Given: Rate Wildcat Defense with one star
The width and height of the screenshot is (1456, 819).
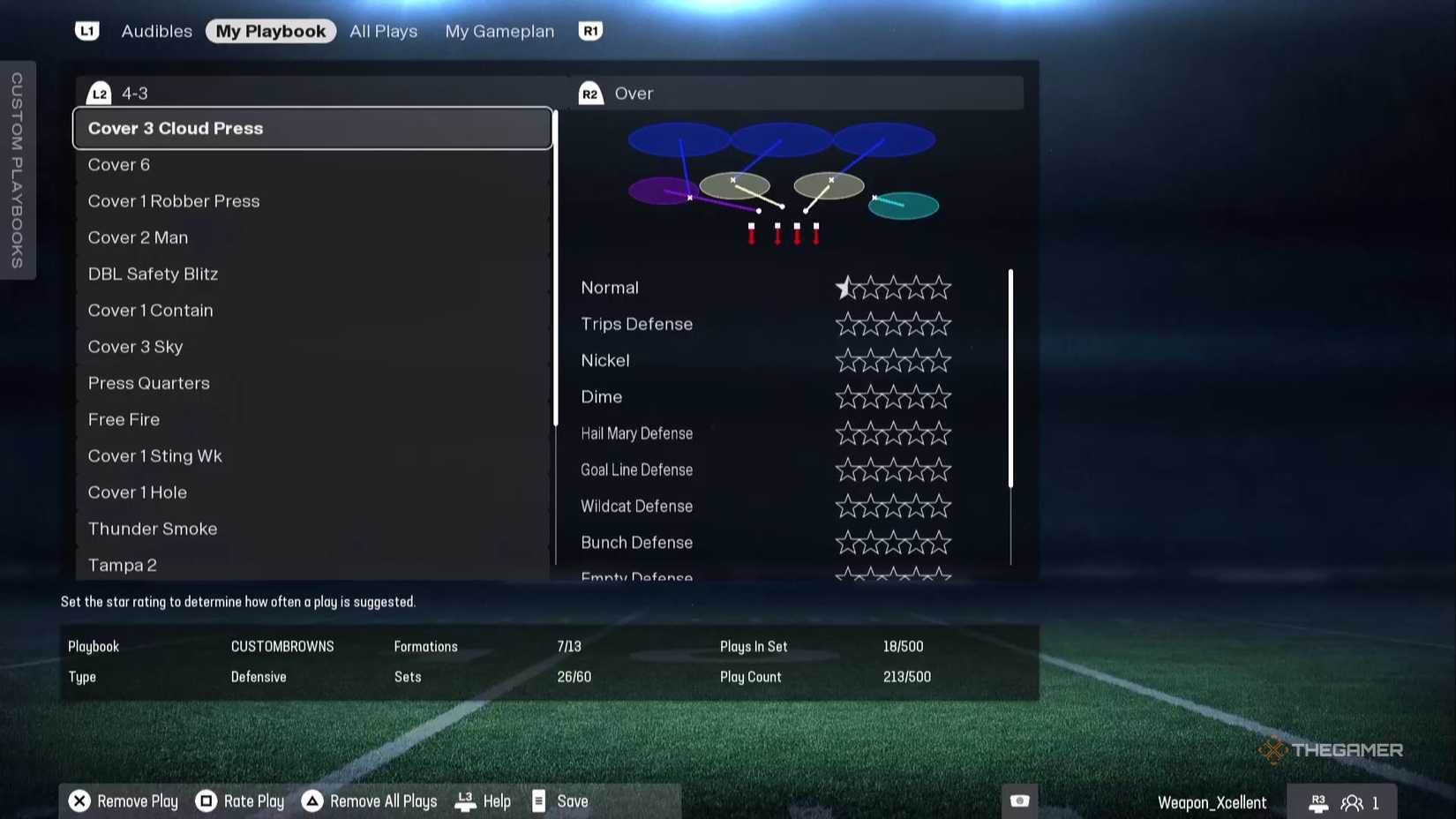Looking at the screenshot, I should 848,506.
